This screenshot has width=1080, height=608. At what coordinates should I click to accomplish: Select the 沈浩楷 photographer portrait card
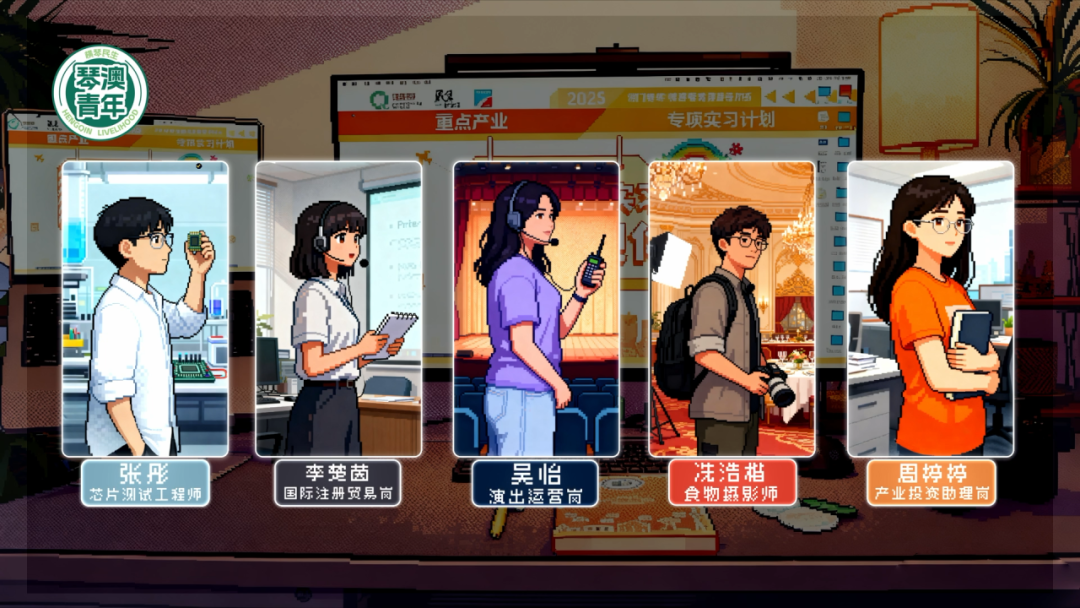[x=732, y=308]
